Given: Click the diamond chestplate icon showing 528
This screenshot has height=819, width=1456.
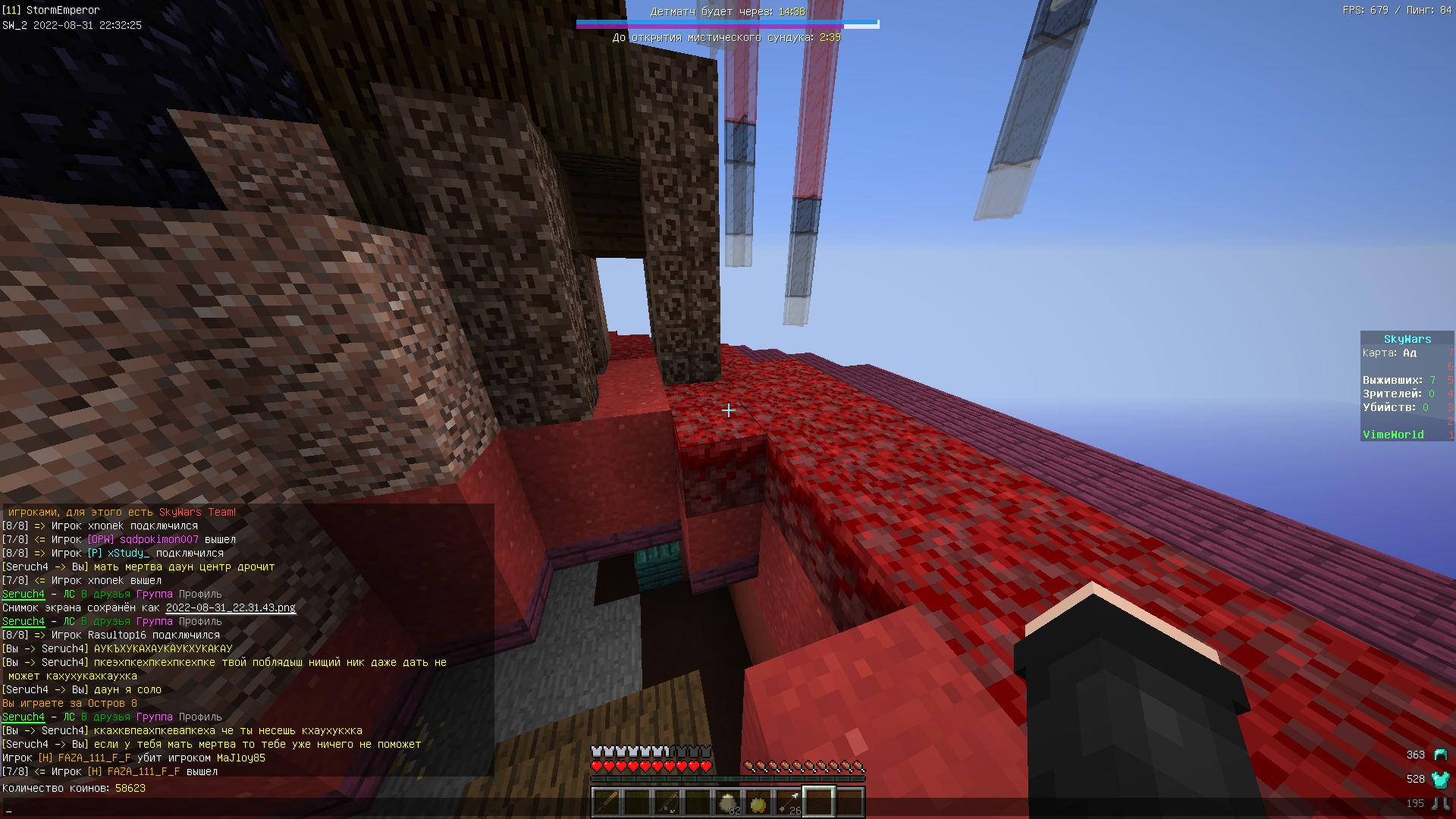Looking at the screenshot, I should [x=1439, y=778].
